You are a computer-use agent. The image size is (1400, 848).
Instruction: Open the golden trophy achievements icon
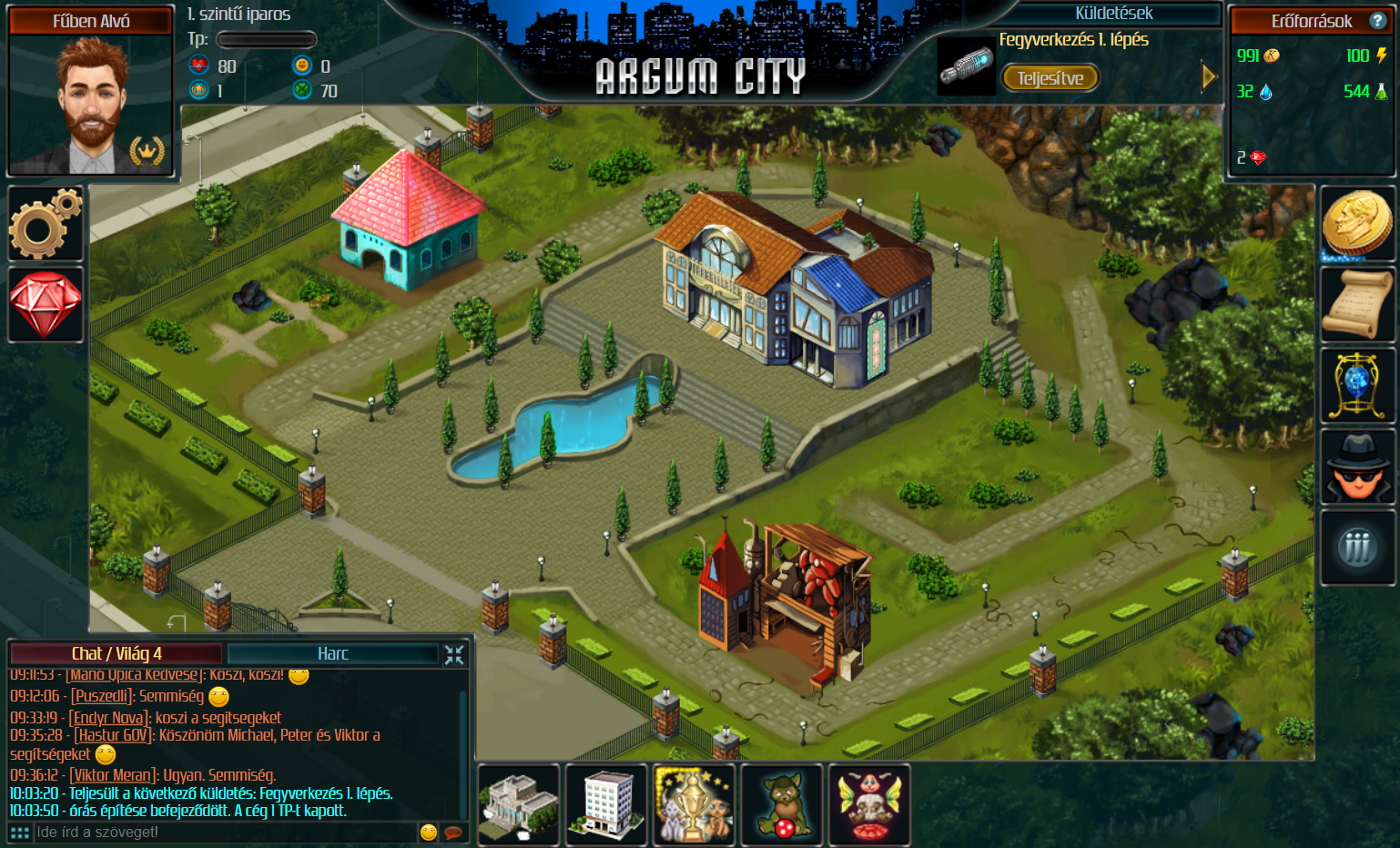click(693, 804)
